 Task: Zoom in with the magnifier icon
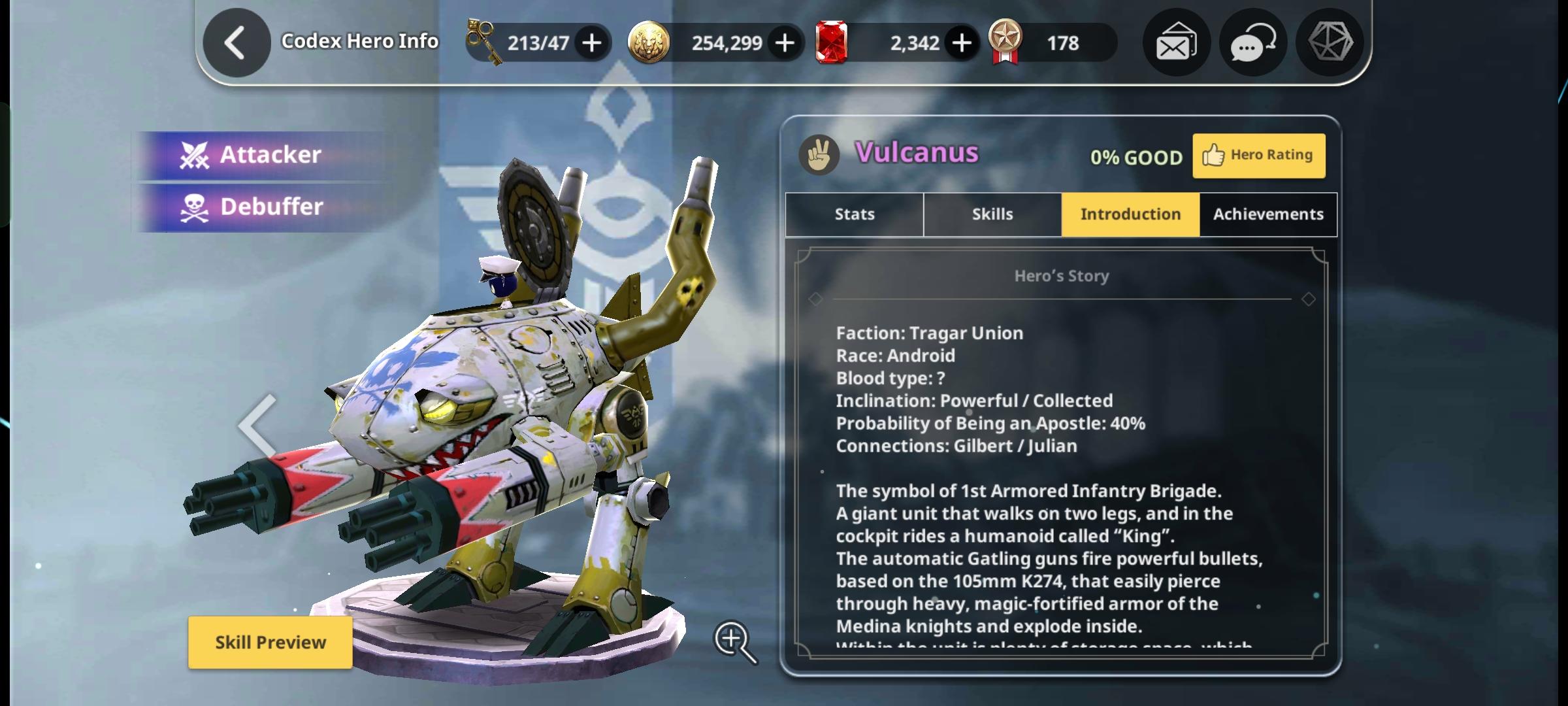[x=735, y=641]
